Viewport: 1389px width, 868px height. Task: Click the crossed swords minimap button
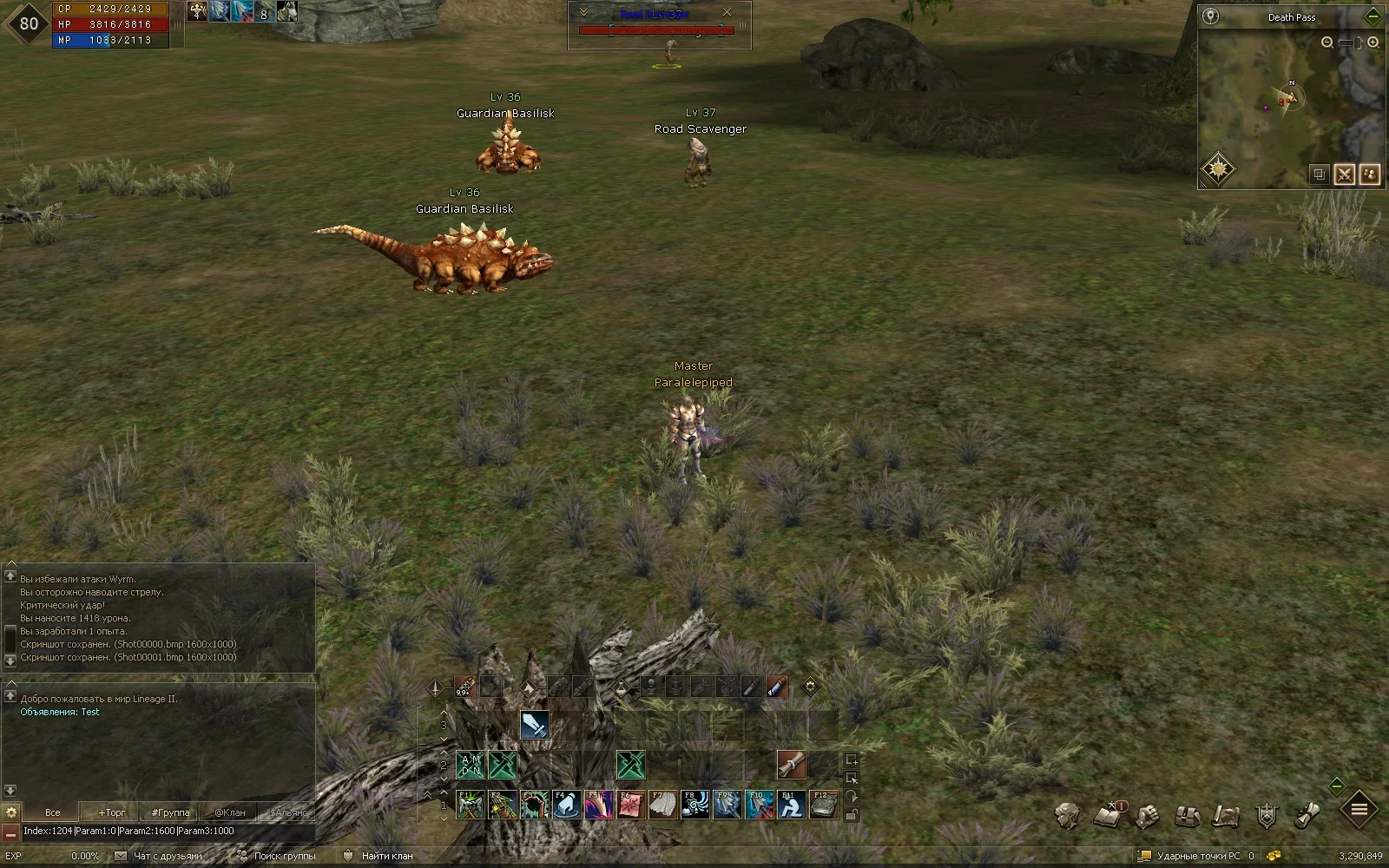1344,174
